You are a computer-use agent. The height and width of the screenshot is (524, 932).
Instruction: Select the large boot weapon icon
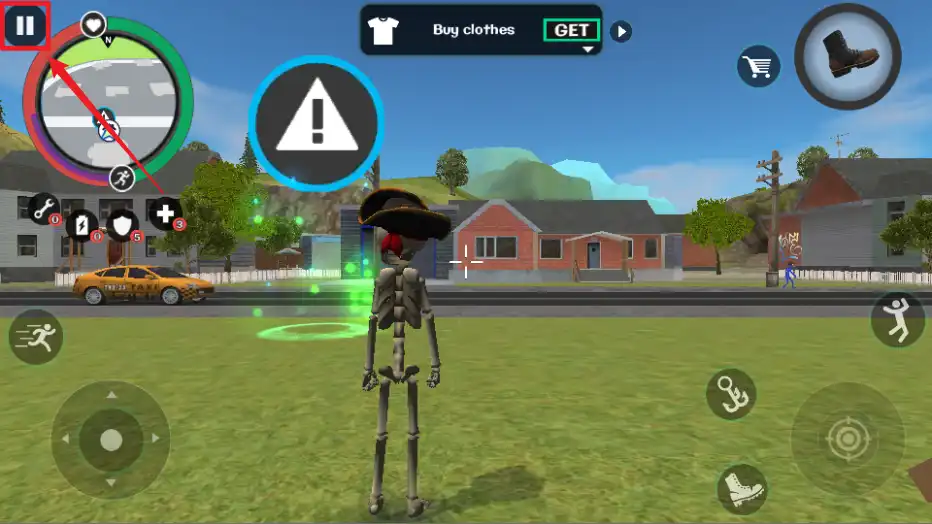[848, 56]
